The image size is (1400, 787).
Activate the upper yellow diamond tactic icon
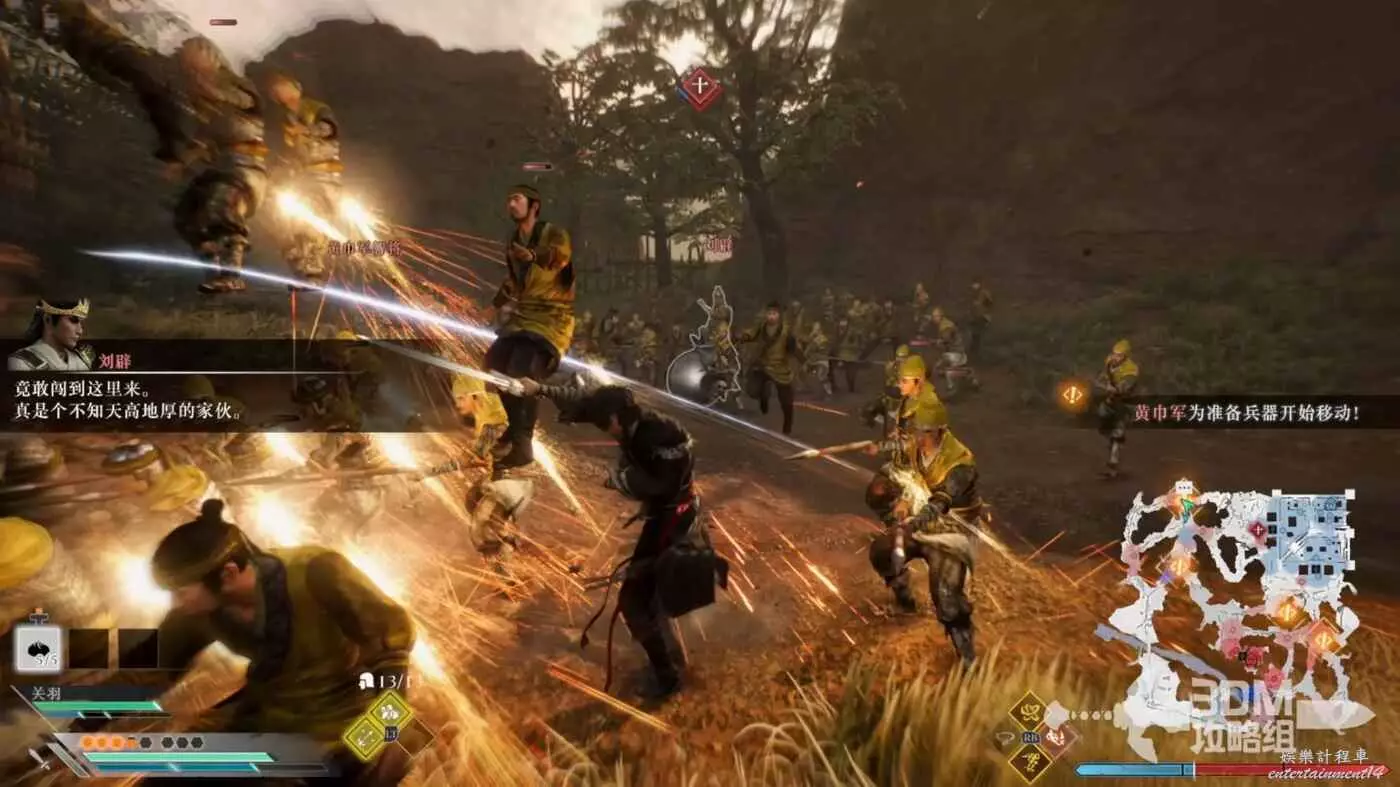(388, 711)
